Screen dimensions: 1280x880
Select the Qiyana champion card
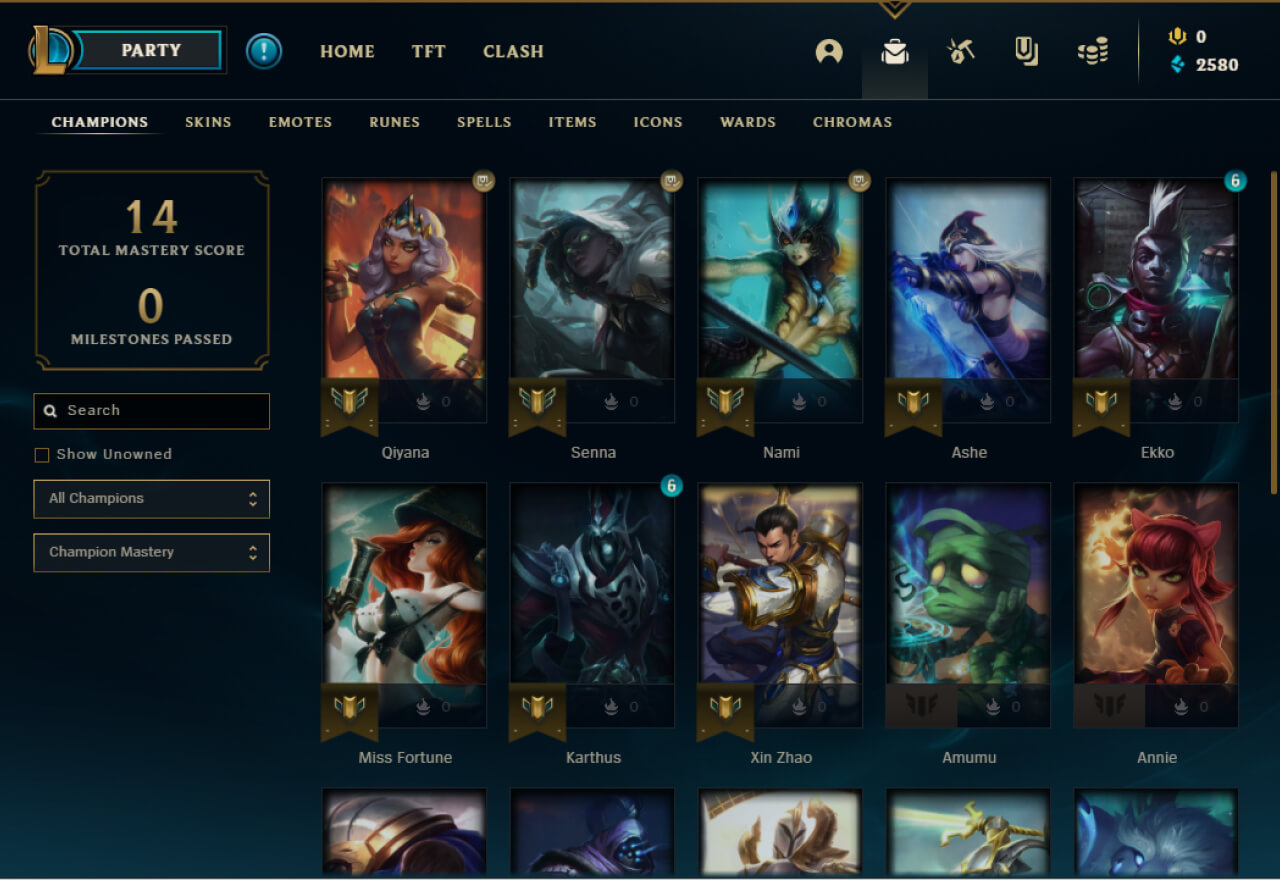tap(404, 290)
